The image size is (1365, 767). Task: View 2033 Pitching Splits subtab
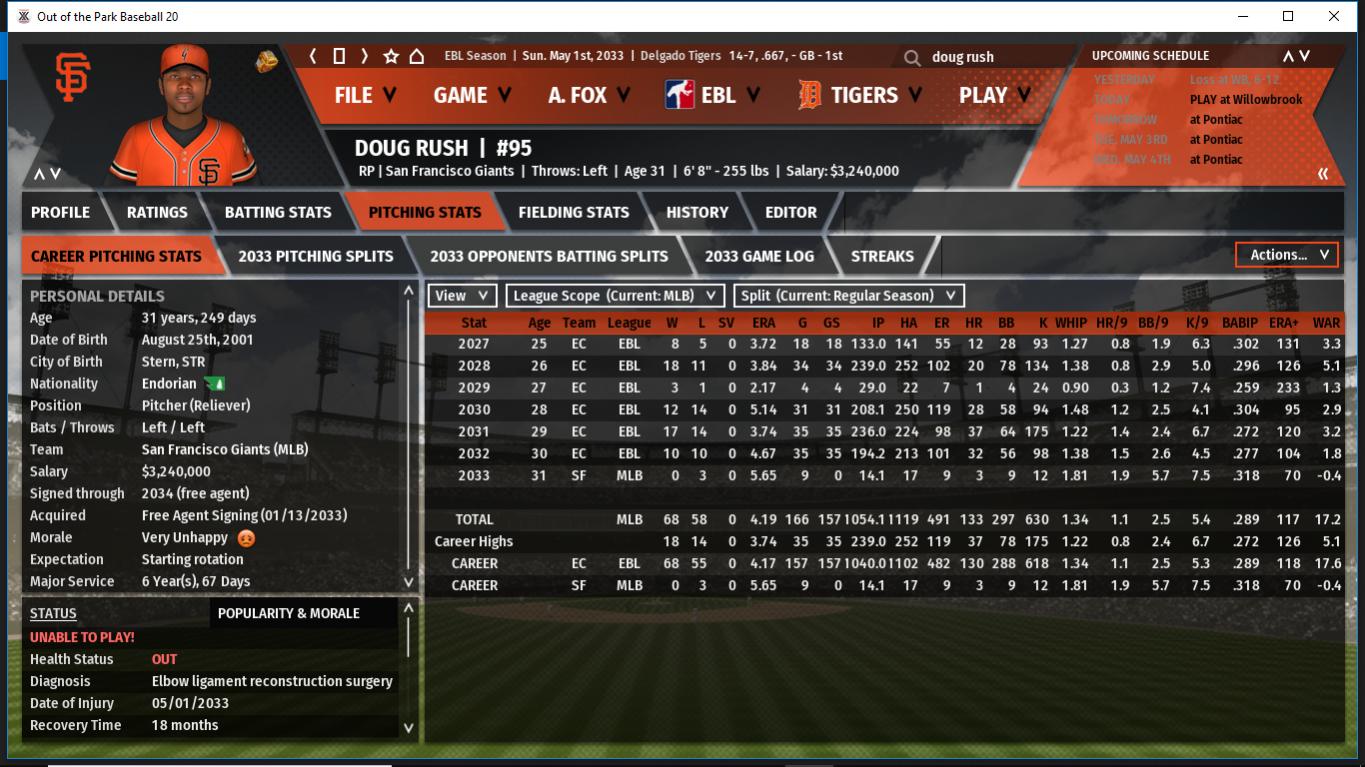[x=315, y=256]
